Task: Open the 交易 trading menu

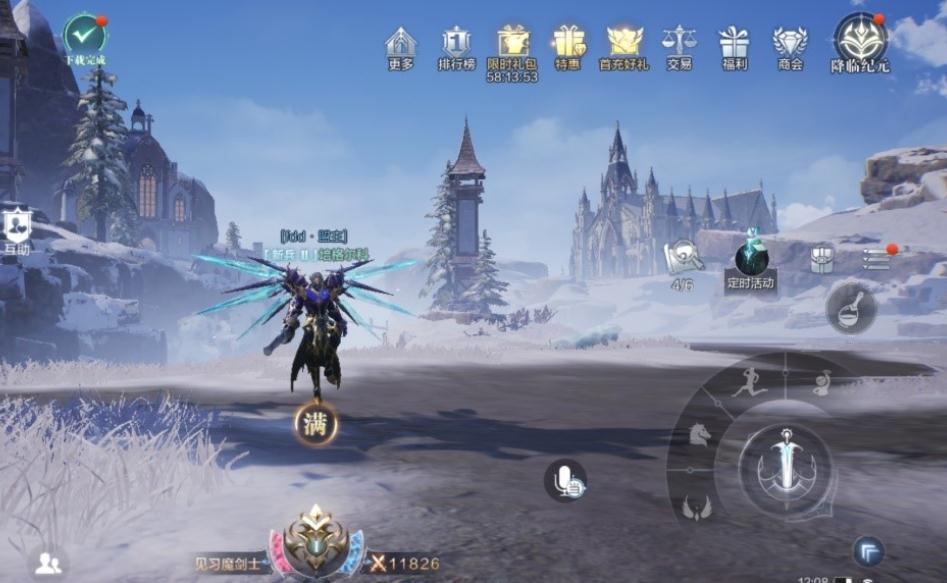Action: click(x=679, y=44)
